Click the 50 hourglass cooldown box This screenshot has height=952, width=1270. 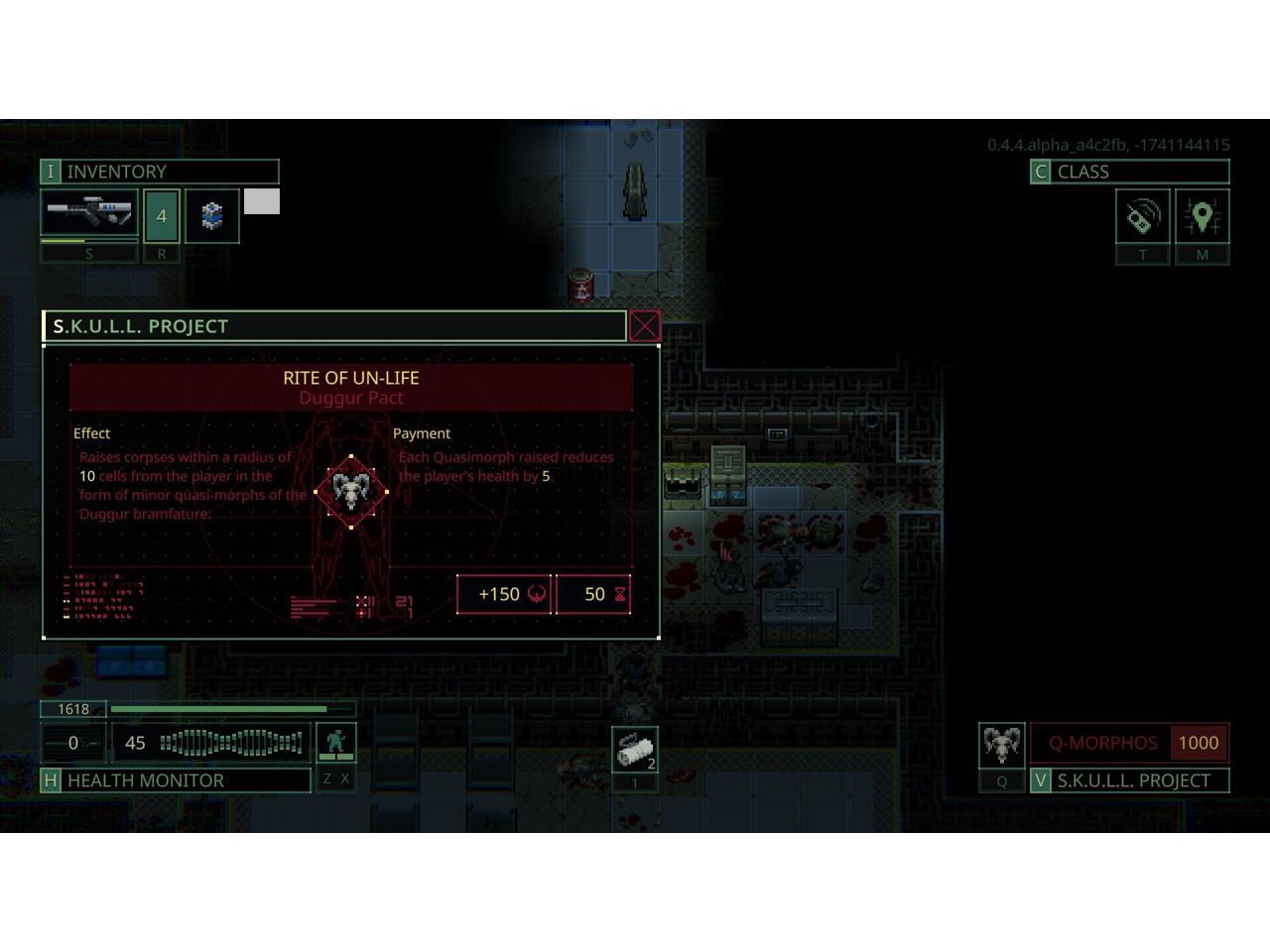coord(593,594)
